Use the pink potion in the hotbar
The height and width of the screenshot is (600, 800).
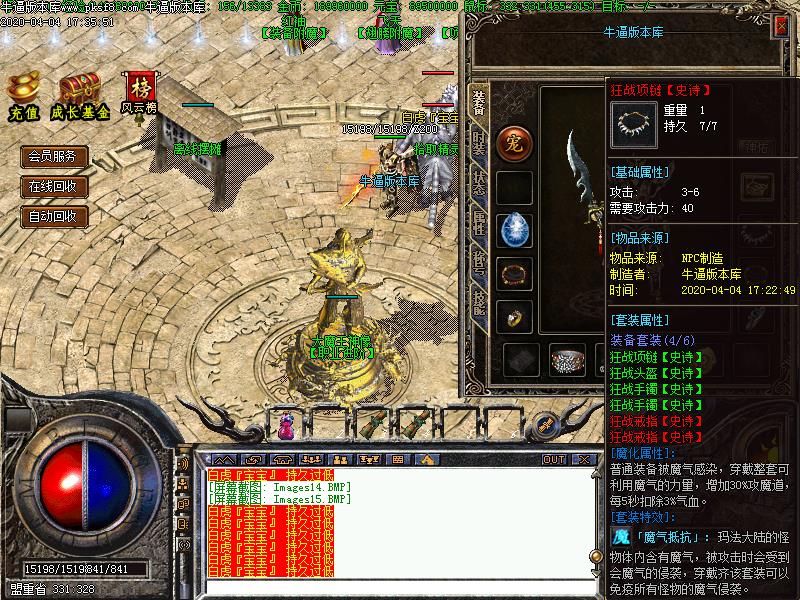[289, 426]
